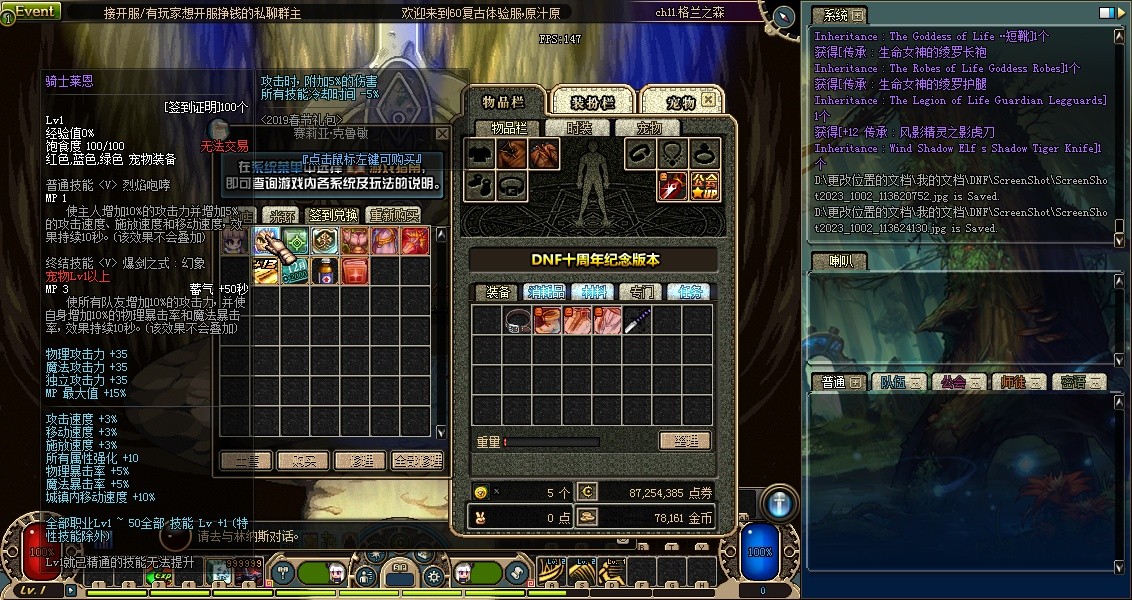Select the red potion bottle shop item
Image resolution: width=1132 pixels, height=600 pixels.
click(x=325, y=270)
